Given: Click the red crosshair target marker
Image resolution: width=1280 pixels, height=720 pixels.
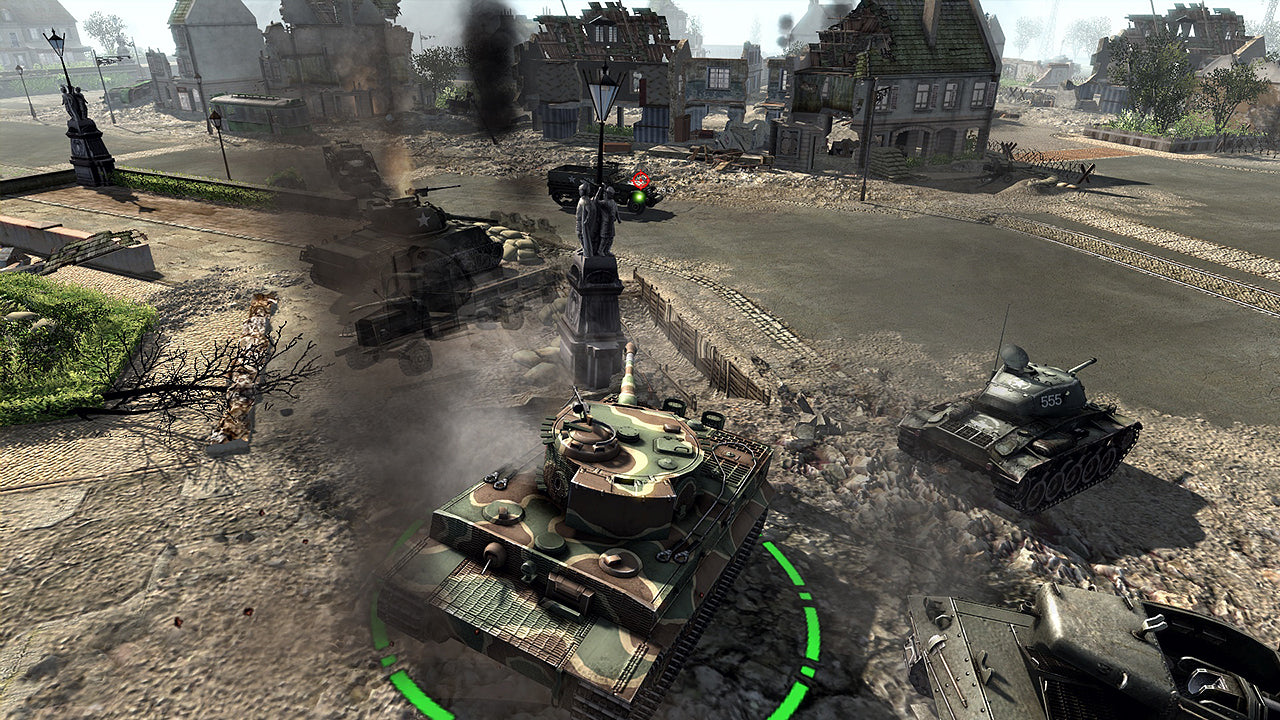Looking at the screenshot, I should 640,180.
